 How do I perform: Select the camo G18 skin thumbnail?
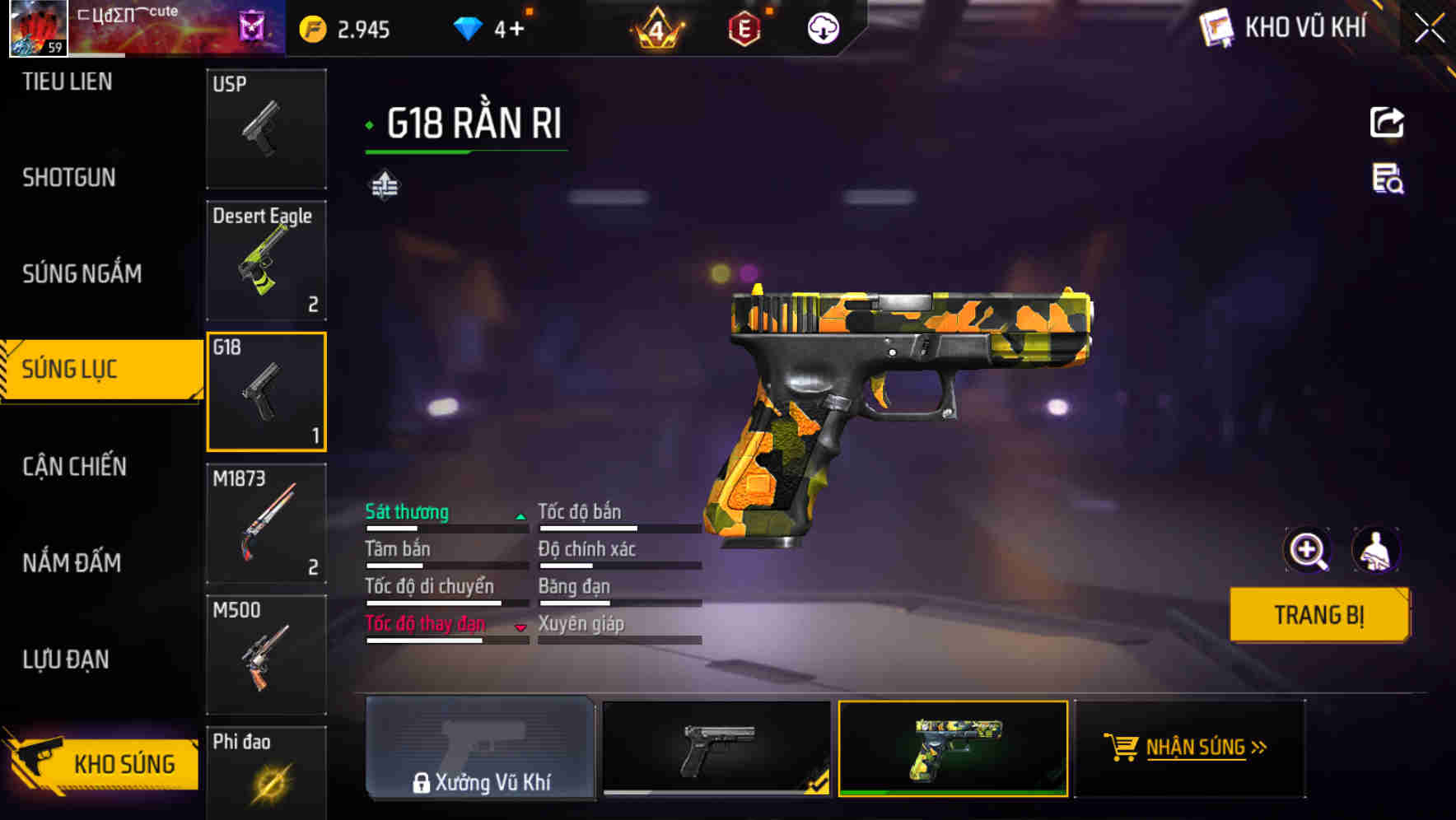[952, 750]
